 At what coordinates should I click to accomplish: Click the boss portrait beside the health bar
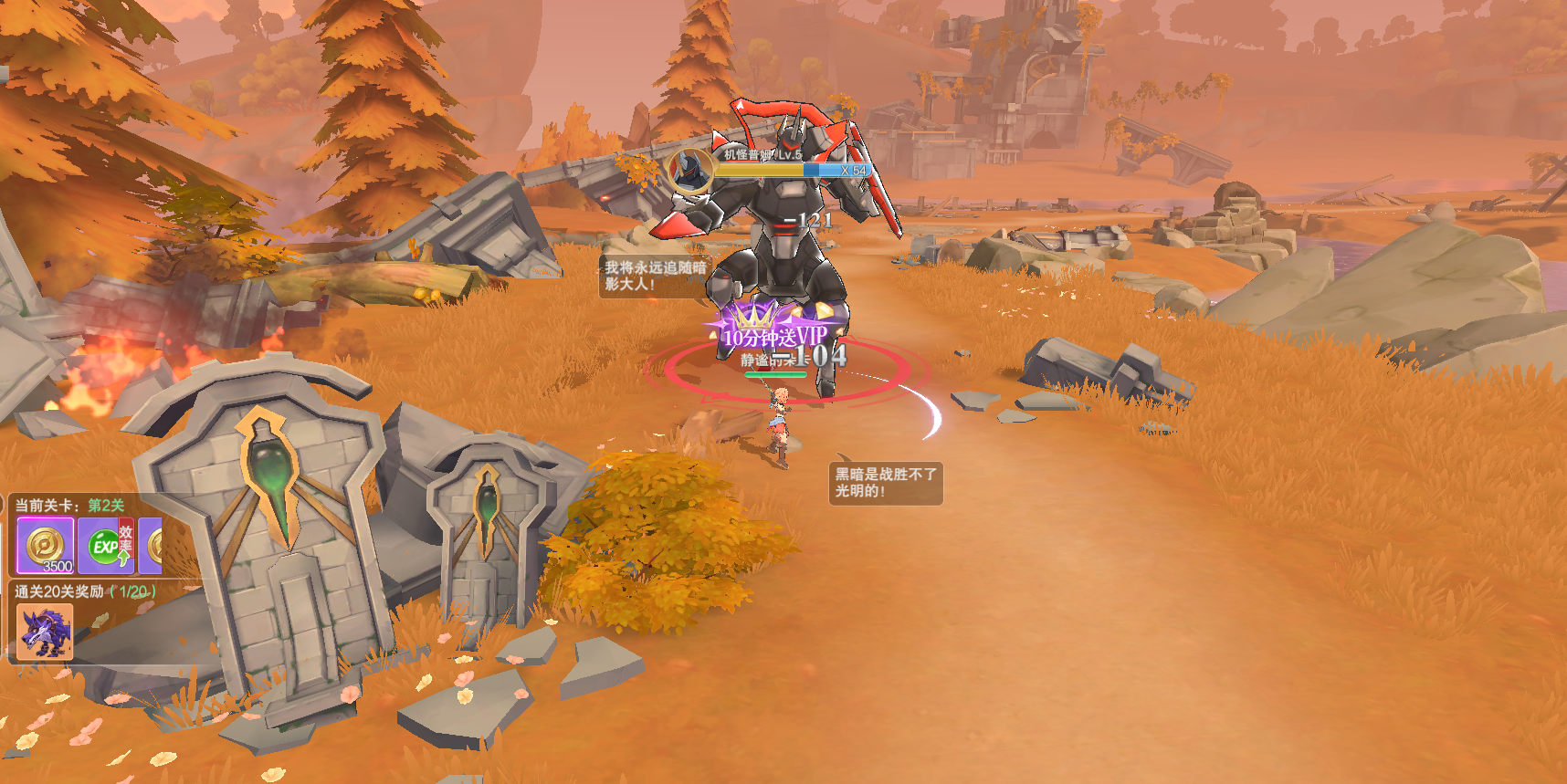pos(690,170)
